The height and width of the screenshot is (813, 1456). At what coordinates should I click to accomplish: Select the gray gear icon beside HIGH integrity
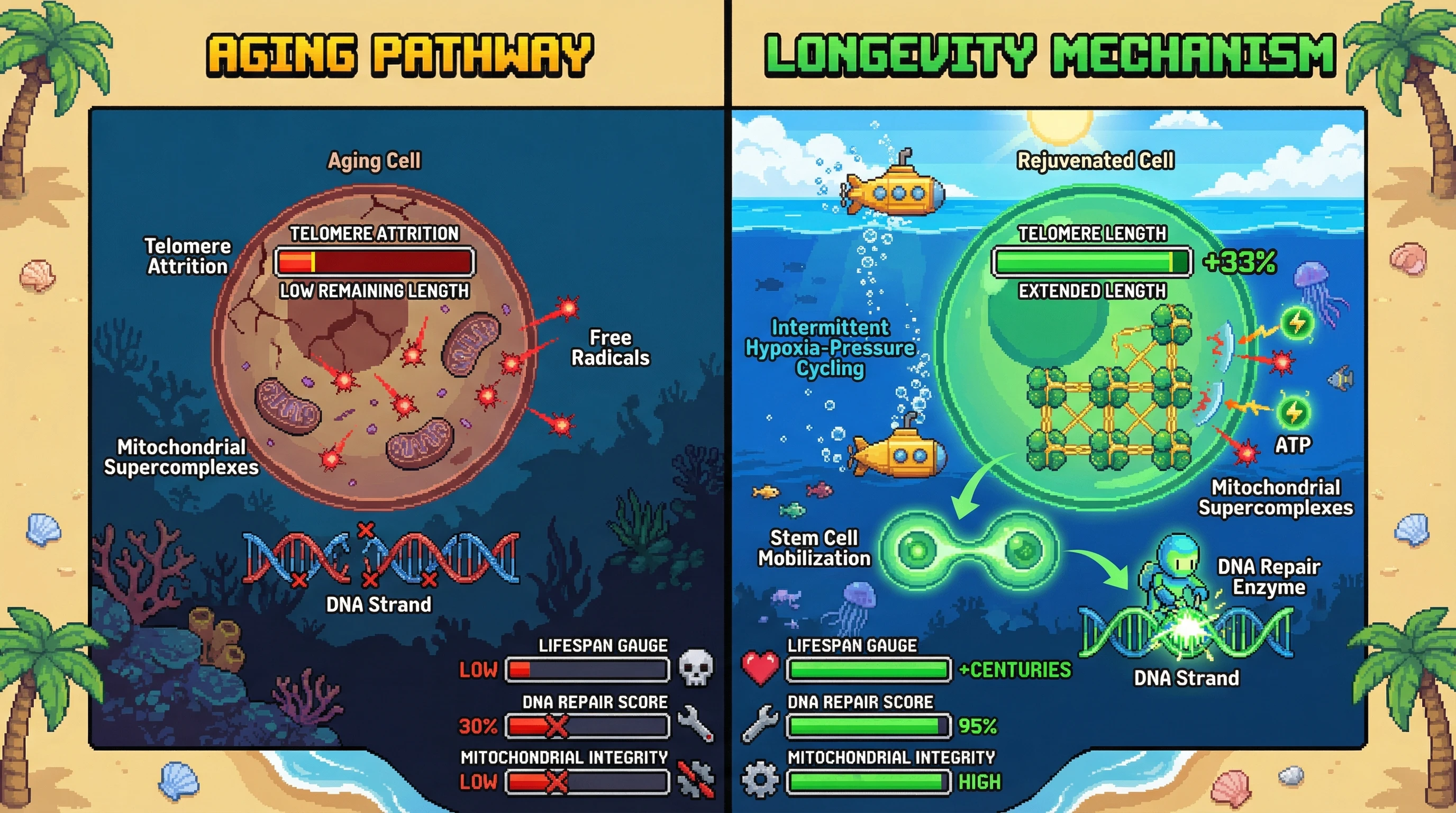pyautogui.click(x=760, y=780)
